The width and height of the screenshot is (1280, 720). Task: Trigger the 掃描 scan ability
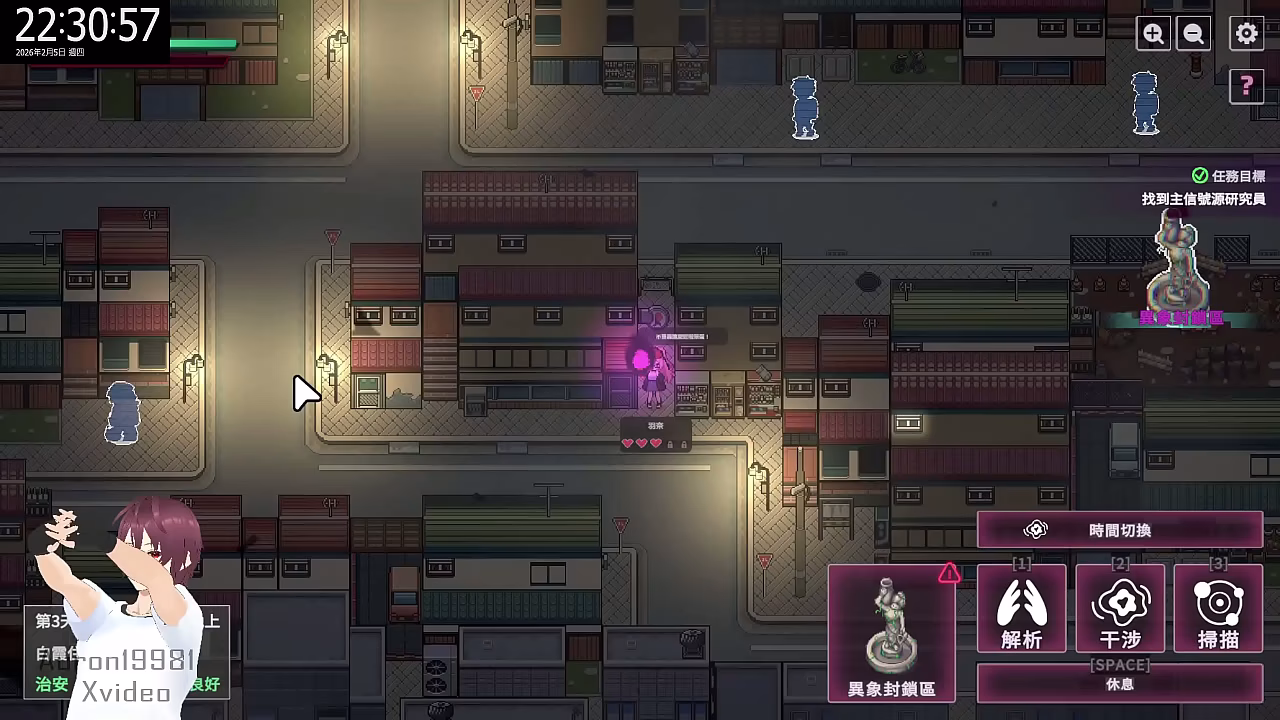coord(1218,609)
